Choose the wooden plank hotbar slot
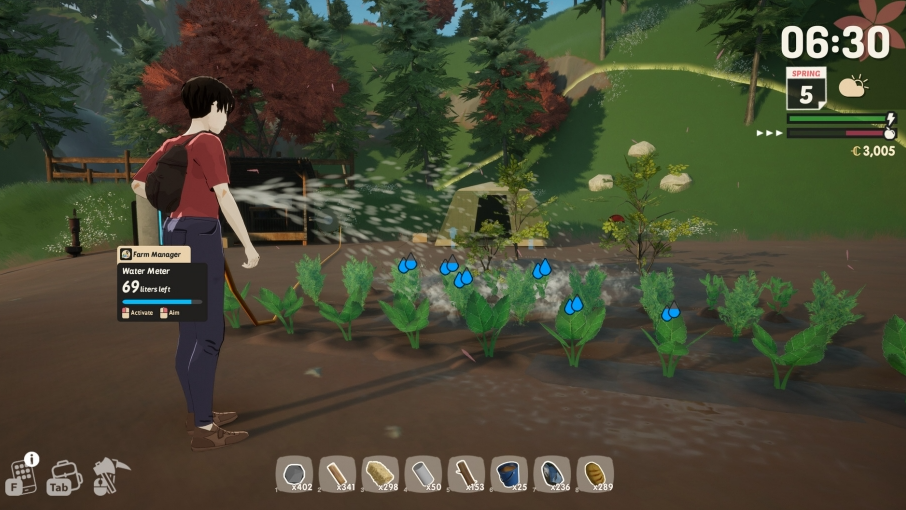 click(x=338, y=474)
